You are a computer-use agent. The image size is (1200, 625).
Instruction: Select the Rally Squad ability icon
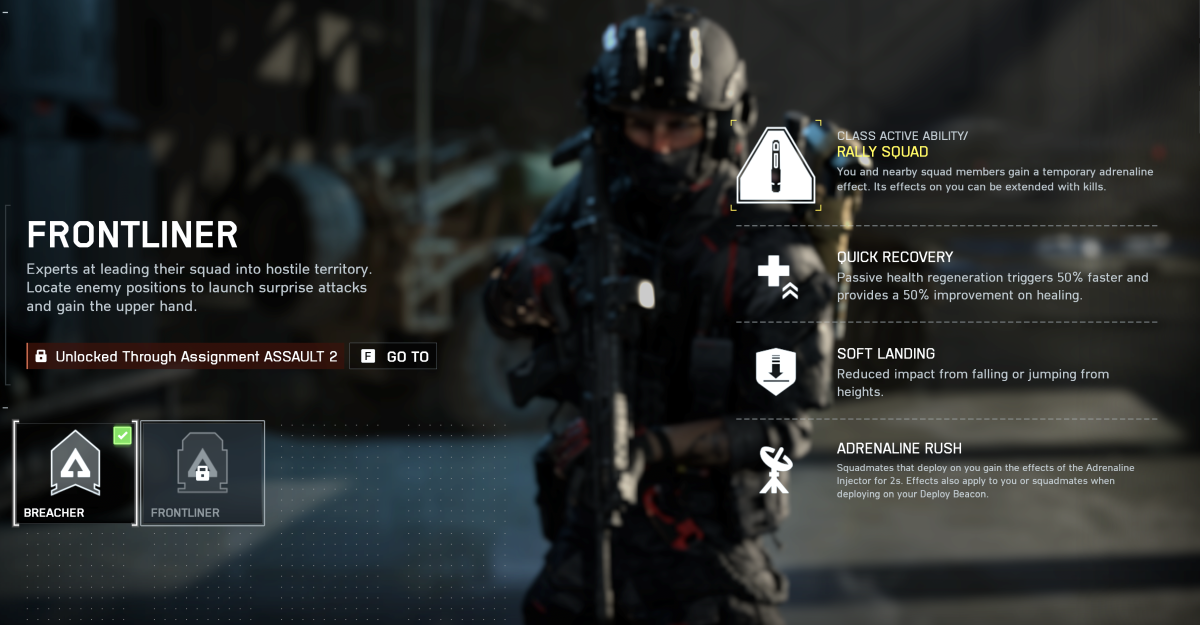pyautogui.click(x=776, y=166)
